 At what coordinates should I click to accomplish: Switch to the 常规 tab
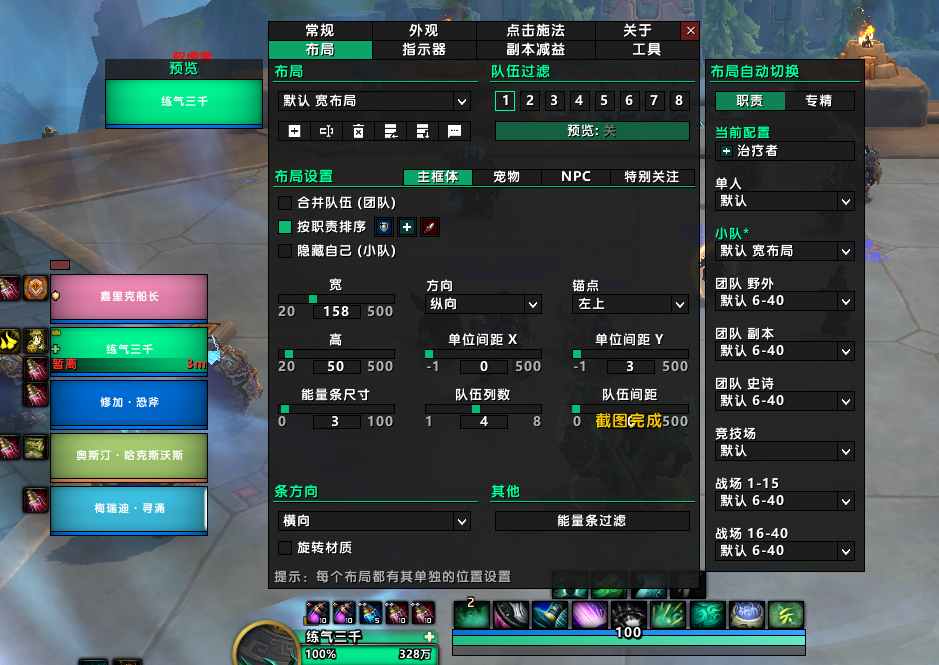(x=319, y=31)
